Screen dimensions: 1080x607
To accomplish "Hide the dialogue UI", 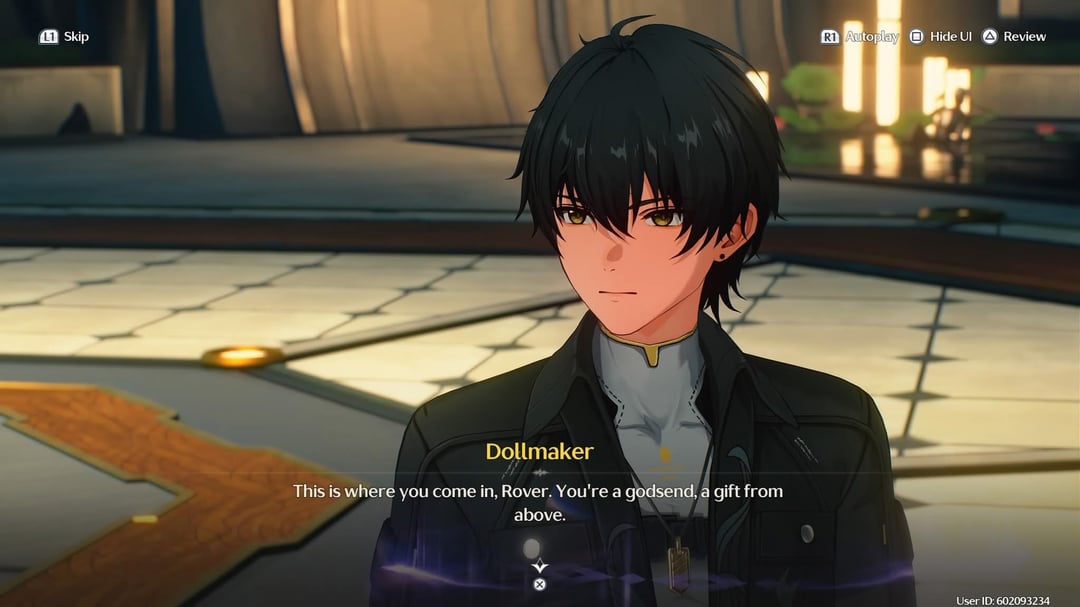I will coord(940,37).
